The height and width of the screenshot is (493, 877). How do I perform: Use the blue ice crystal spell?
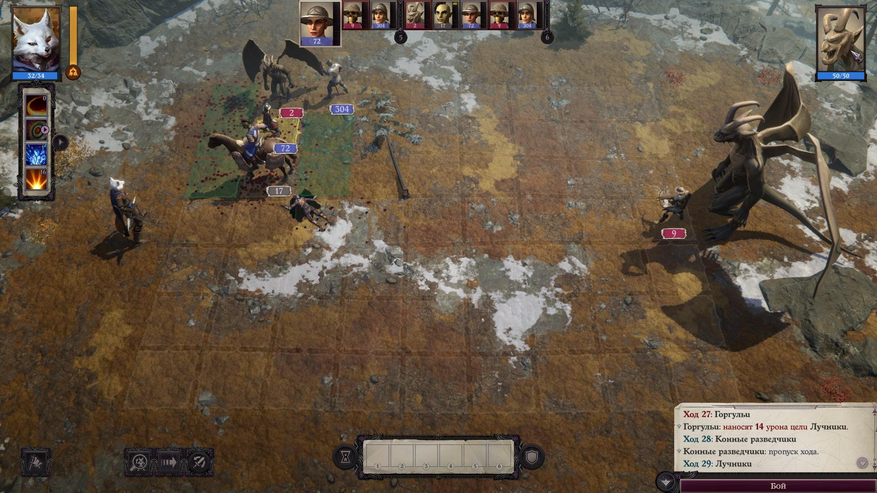pyautogui.click(x=38, y=155)
